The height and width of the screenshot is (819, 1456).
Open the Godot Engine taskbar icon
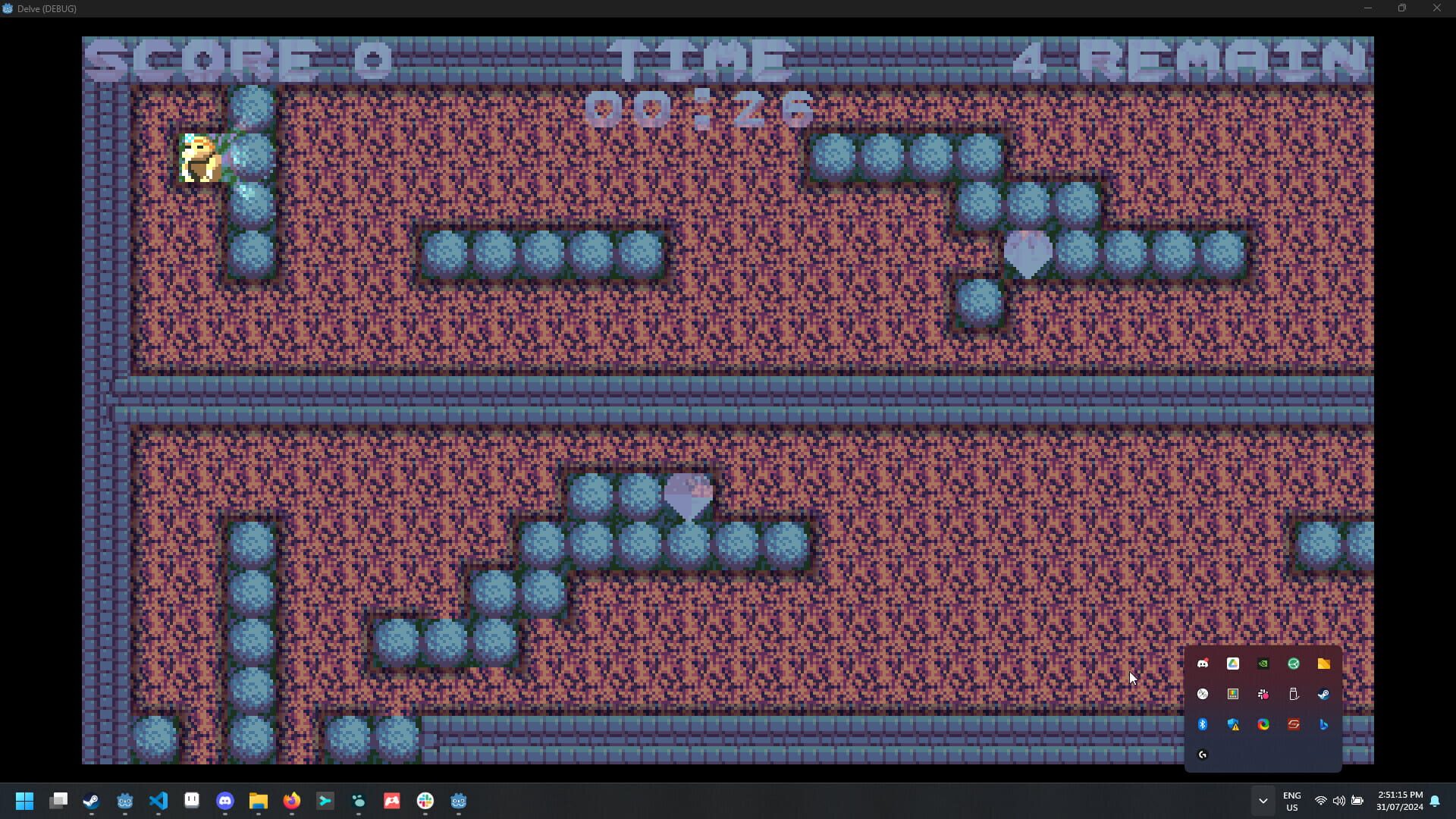pyautogui.click(x=124, y=802)
